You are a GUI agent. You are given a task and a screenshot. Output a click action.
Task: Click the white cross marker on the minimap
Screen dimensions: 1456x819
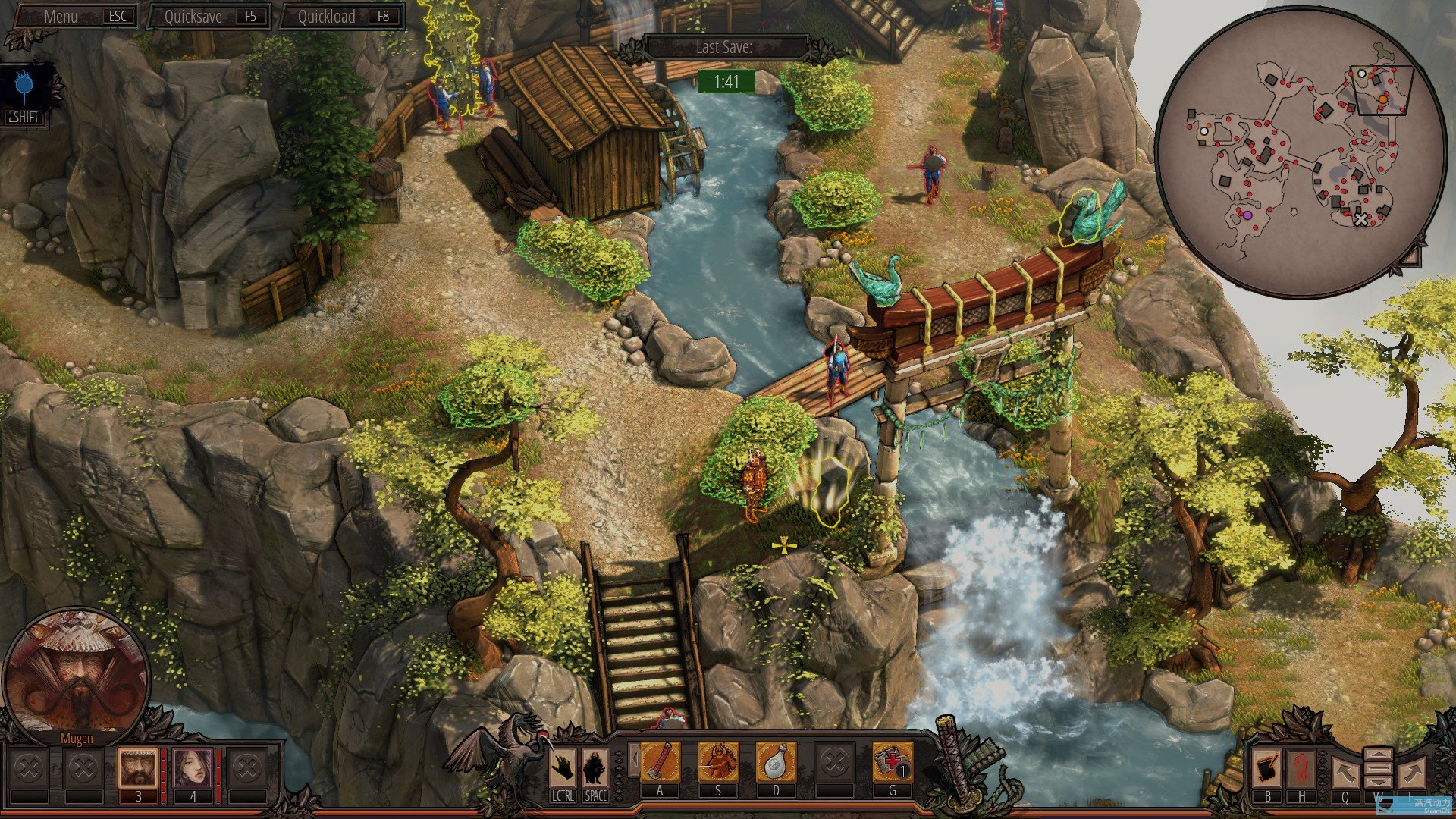pos(1361,220)
